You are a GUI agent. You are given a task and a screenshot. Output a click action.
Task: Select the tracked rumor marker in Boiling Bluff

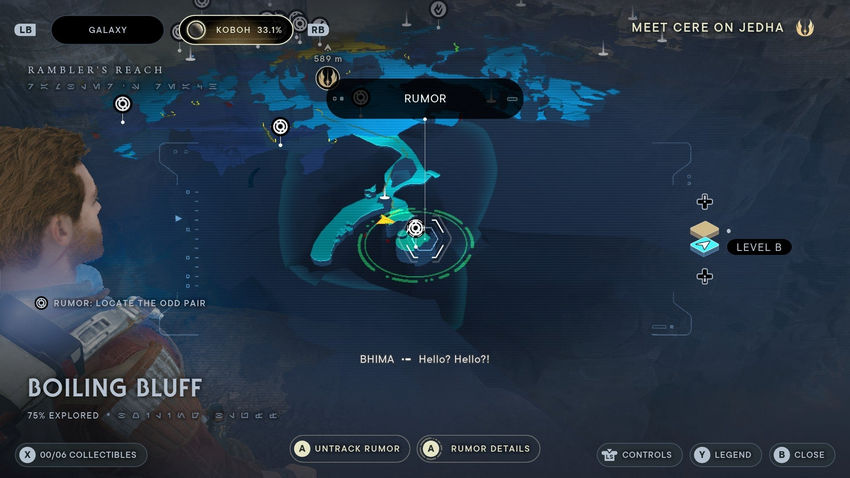[x=416, y=229]
